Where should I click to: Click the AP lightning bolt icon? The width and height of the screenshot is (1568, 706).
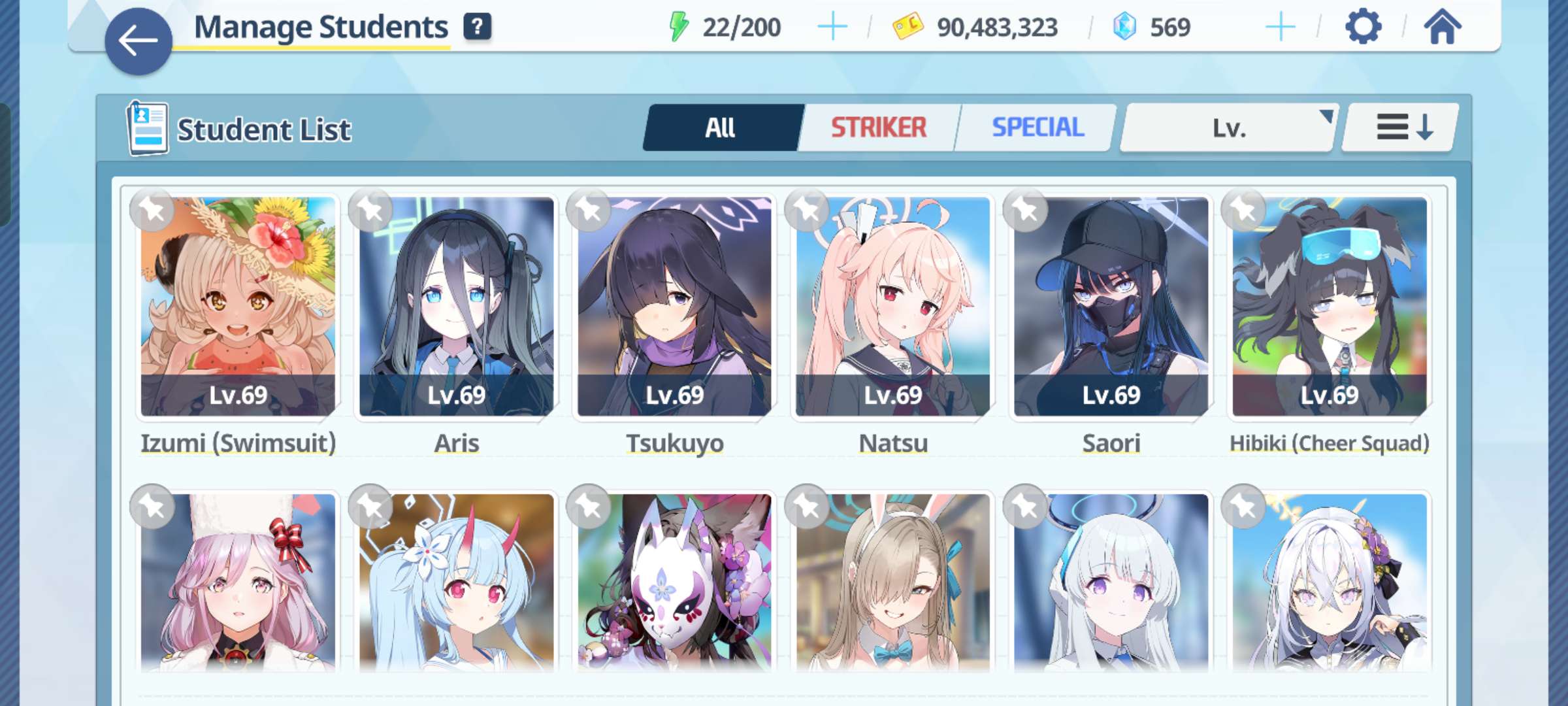[x=679, y=27]
